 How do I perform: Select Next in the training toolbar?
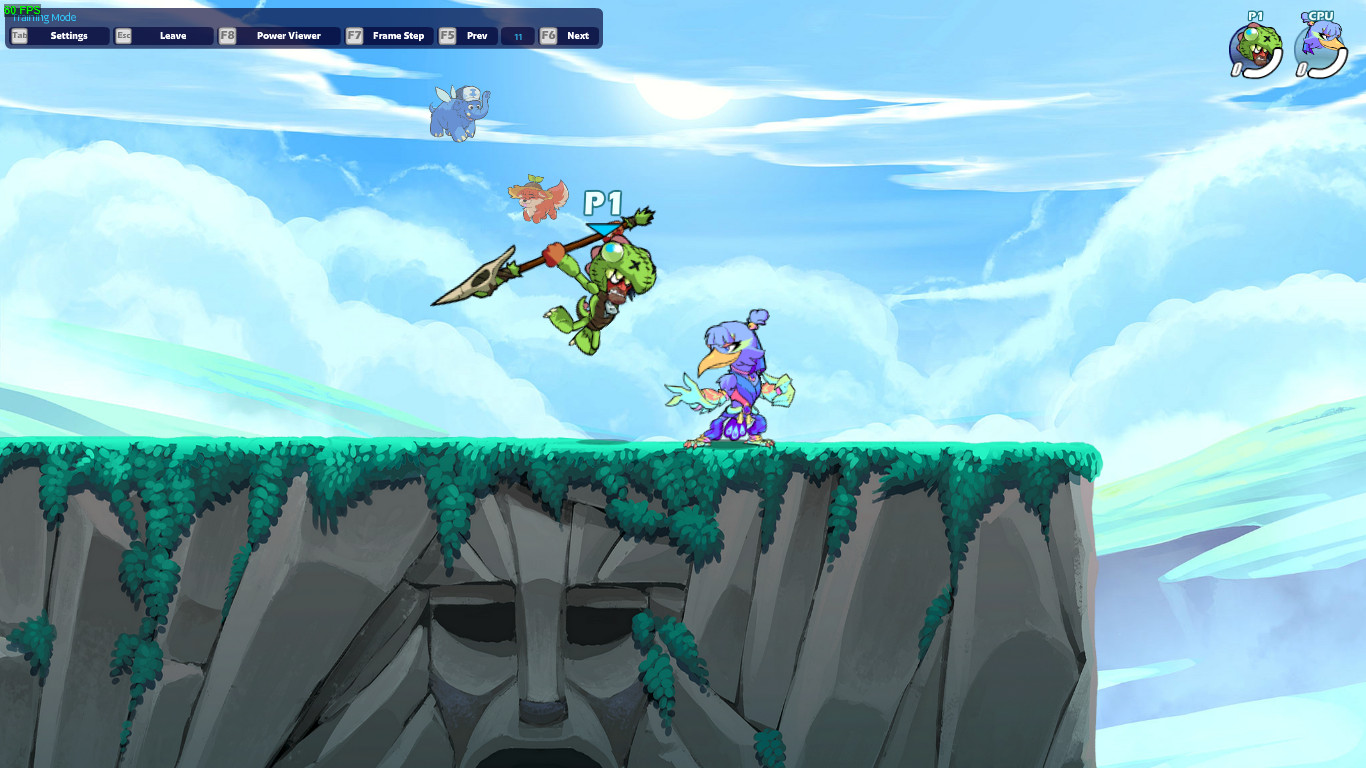(x=577, y=36)
